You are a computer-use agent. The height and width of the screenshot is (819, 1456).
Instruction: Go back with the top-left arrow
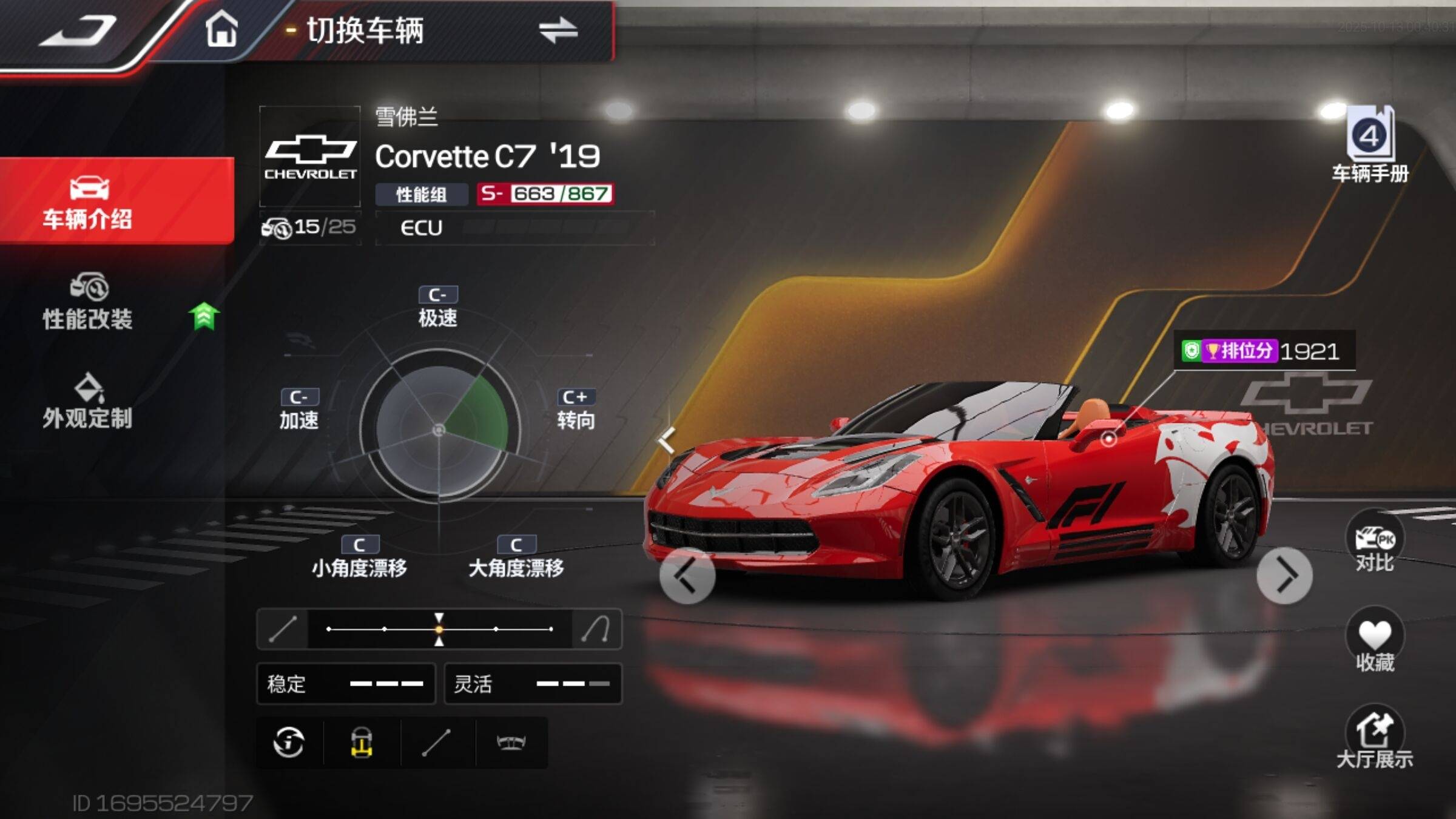coord(79,30)
